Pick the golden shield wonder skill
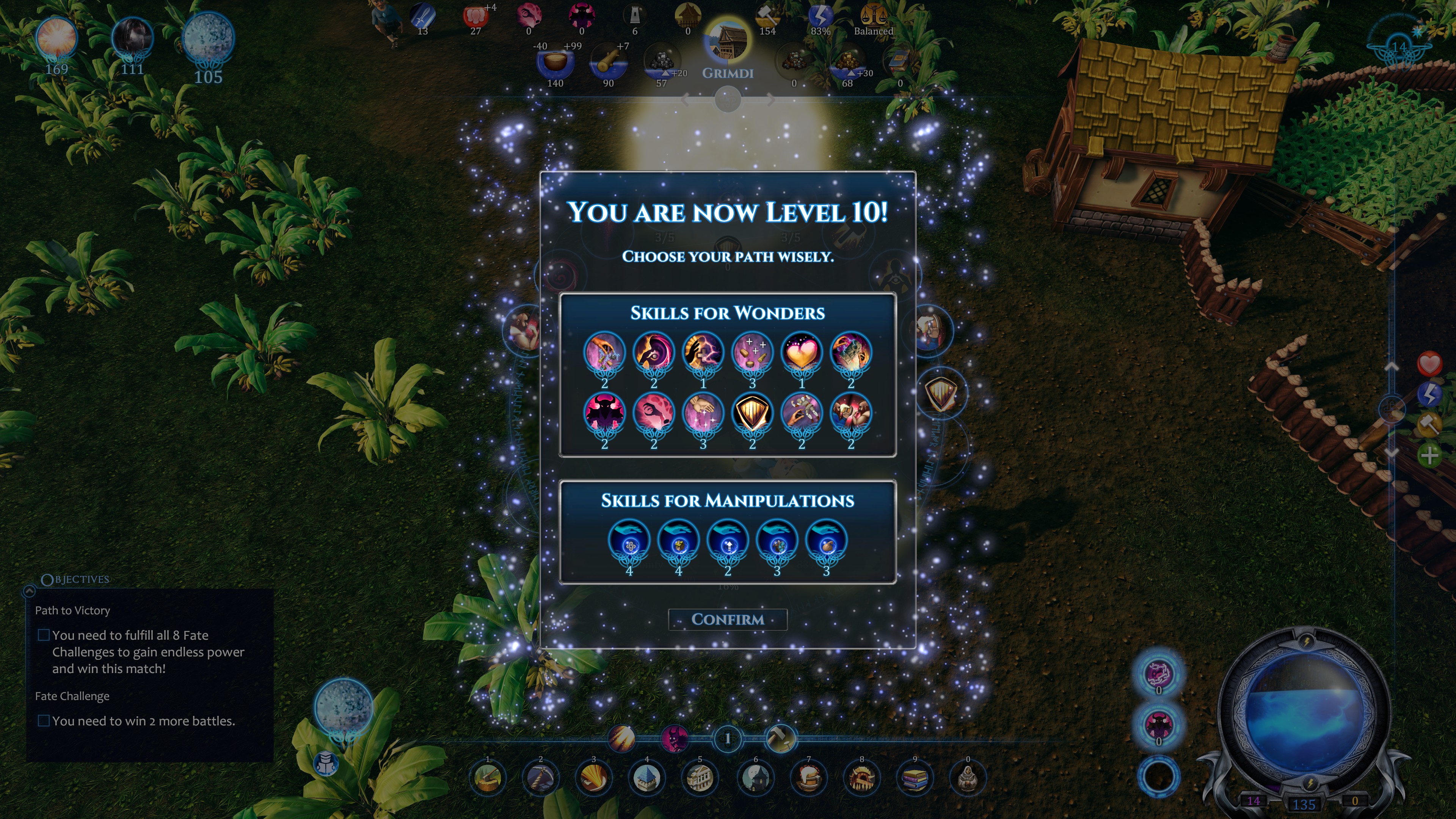This screenshot has width=1456, height=819. [x=752, y=414]
